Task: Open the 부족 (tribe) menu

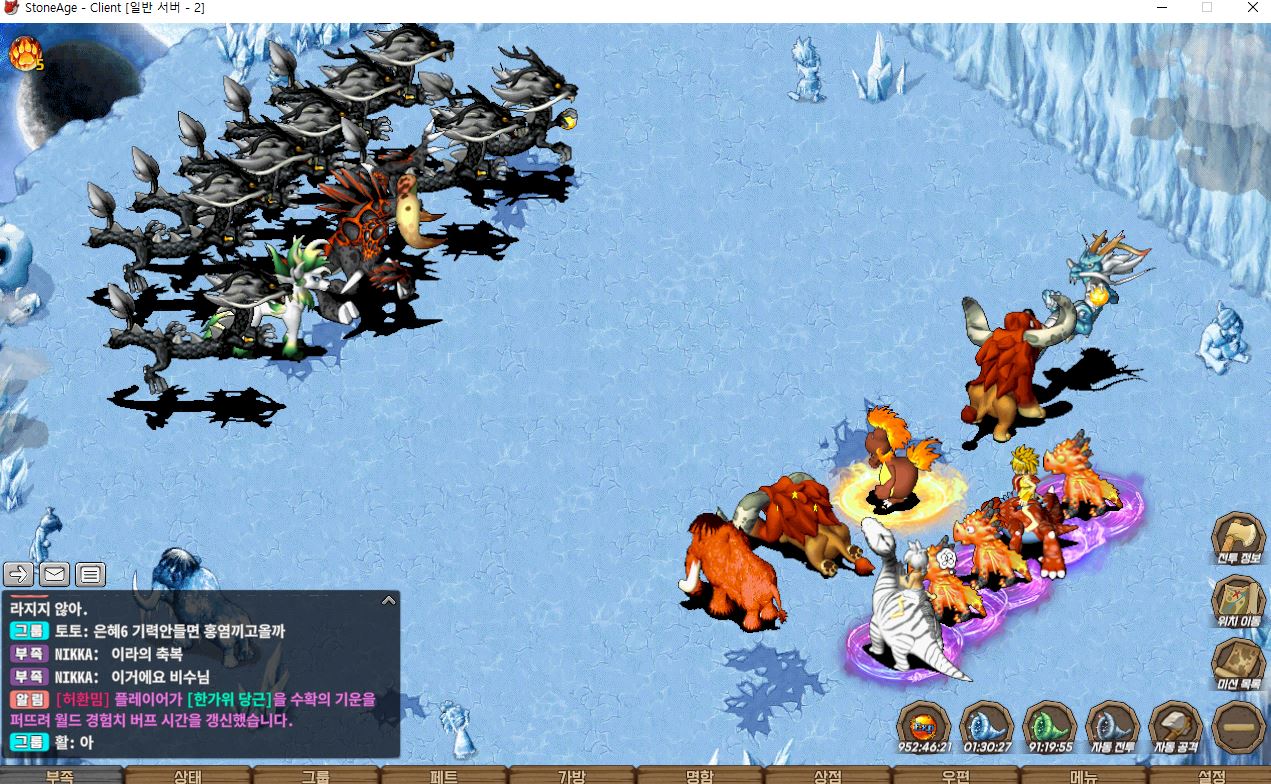Action: pos(60,776)
